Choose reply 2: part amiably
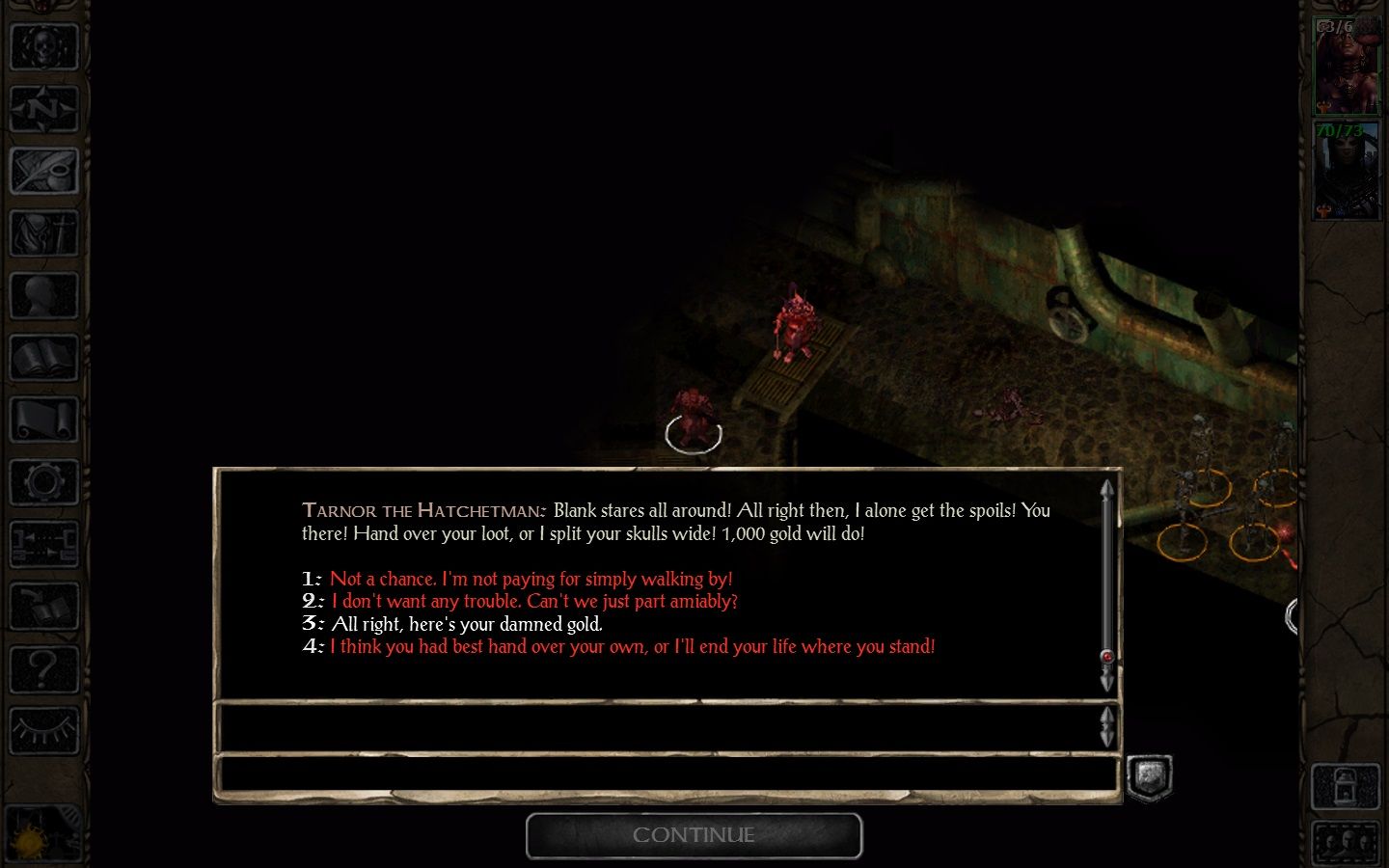The height and width of the screenshot is (868, 1389). click(x=533, y=601)
